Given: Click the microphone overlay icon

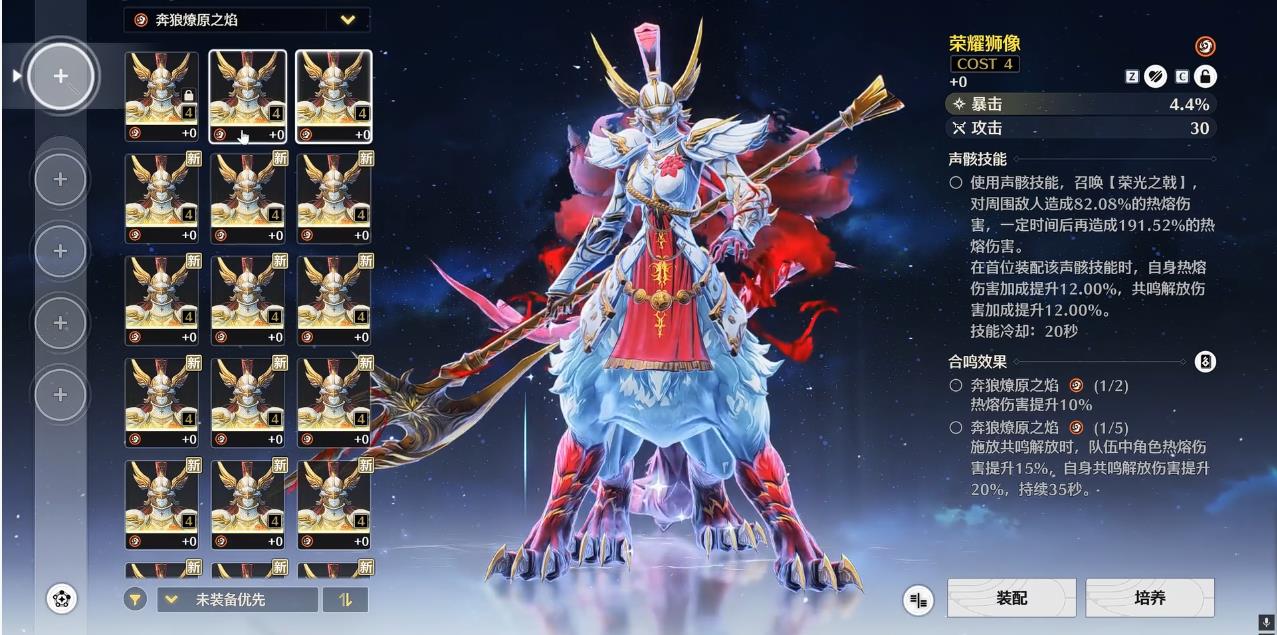Looking at the screenshot, I should point(1265,623).
